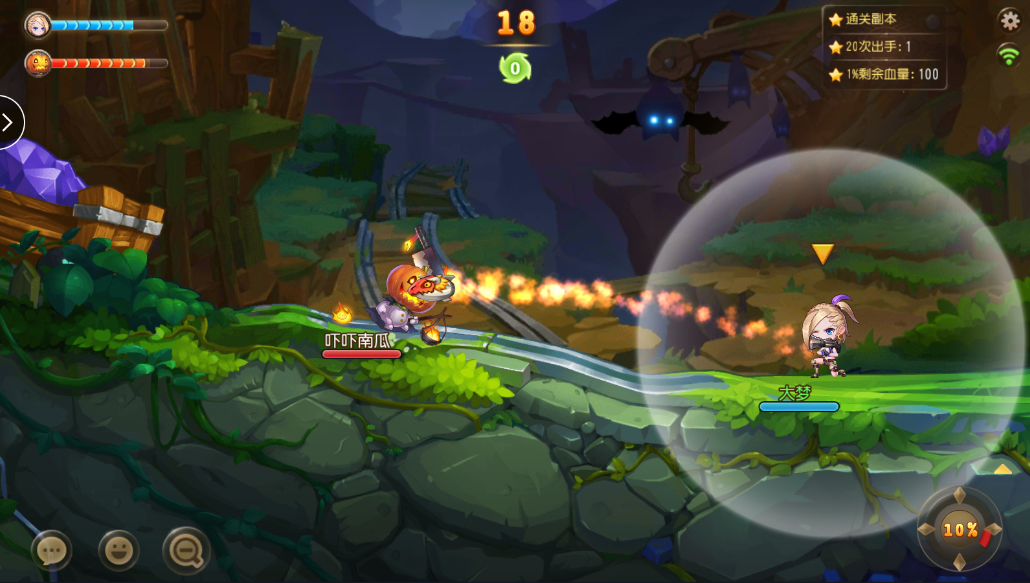Tap the down arrow on the aiming dial
The height and width of the screenshot is (583, 1030).
[960, 562]
